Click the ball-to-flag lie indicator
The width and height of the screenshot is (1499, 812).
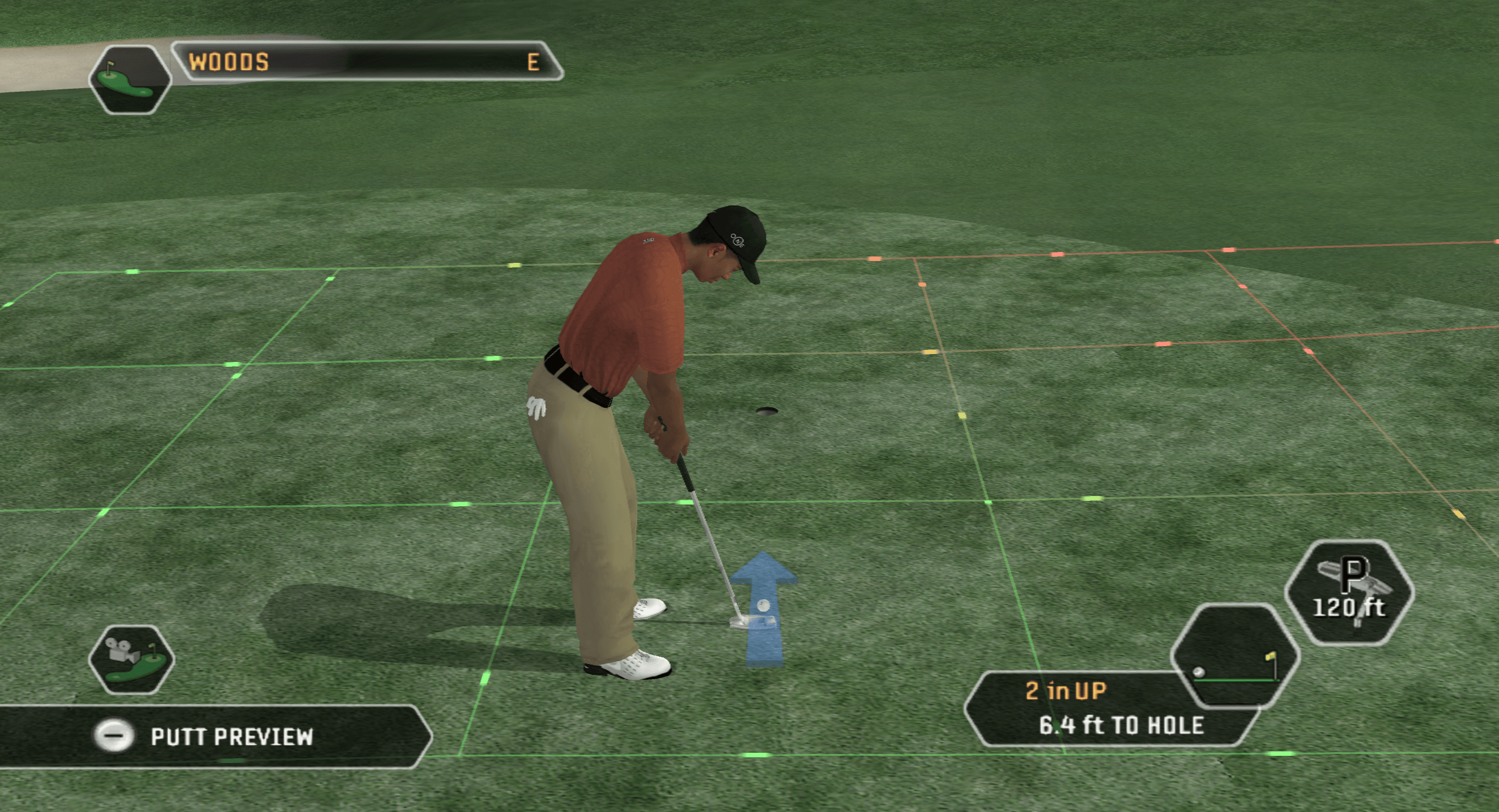pos(1234,656)
